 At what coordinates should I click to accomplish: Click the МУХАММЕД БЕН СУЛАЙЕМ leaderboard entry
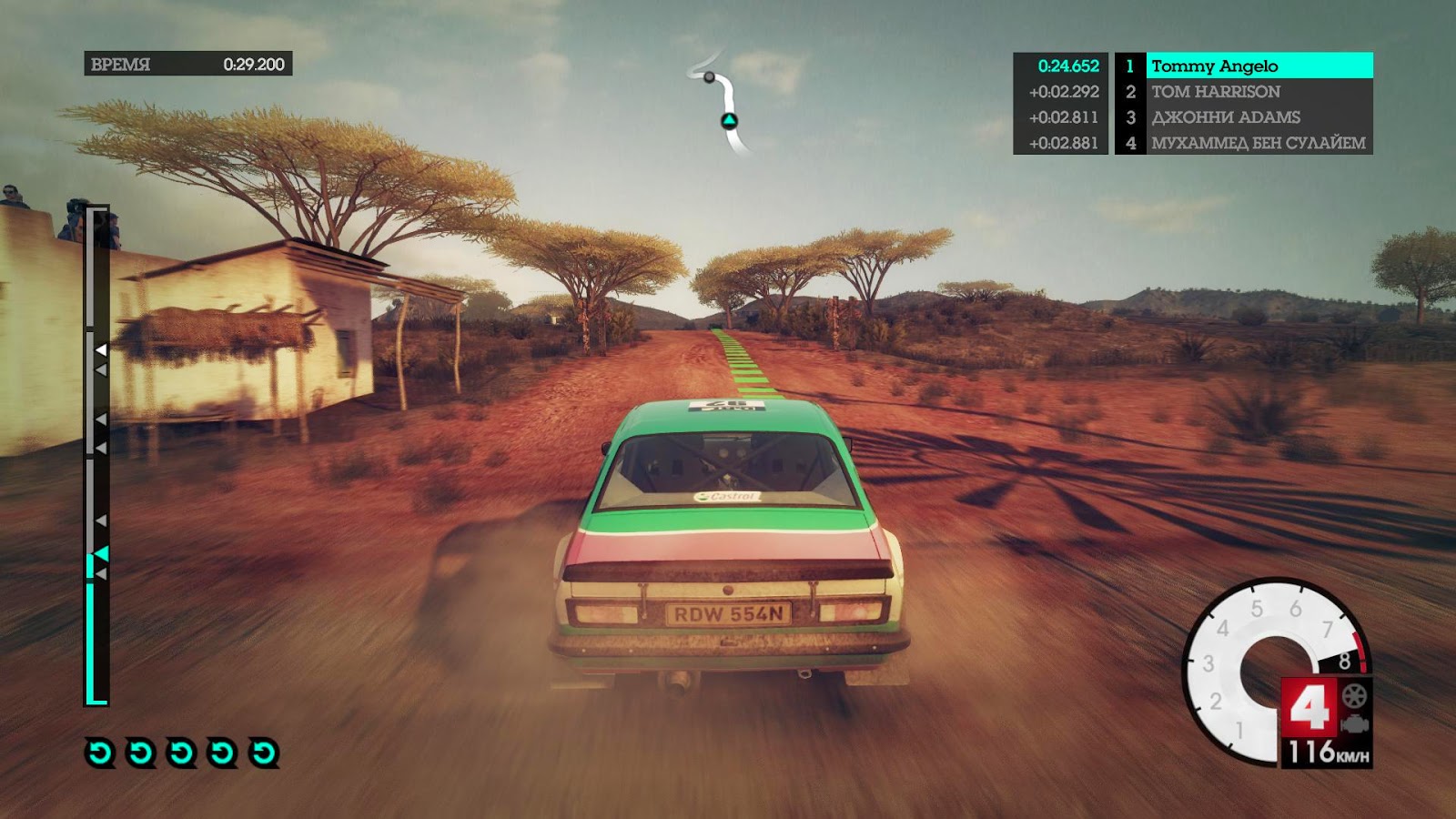(1256, 142)
